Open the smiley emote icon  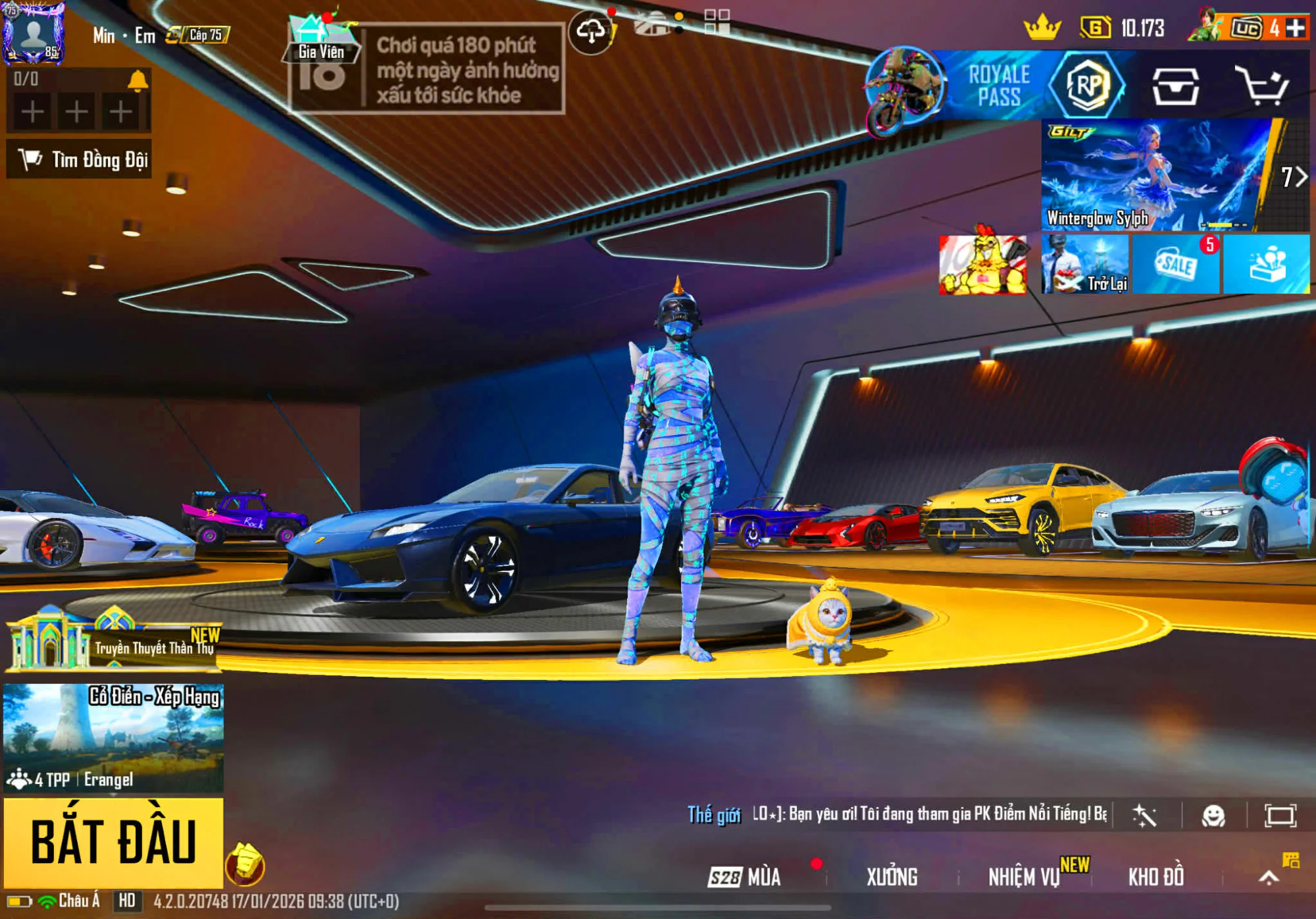pos(1213,816)
